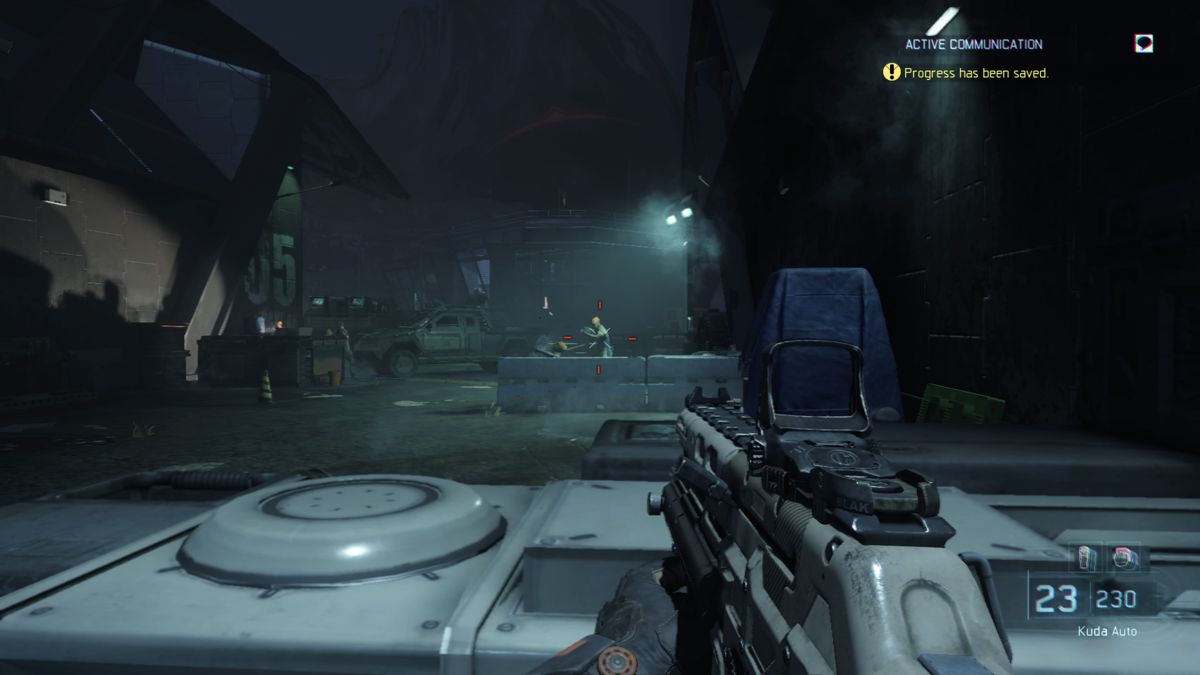Choose the round frag grenade slot
The image size is (1200, 675).
tap(1122, 557)
